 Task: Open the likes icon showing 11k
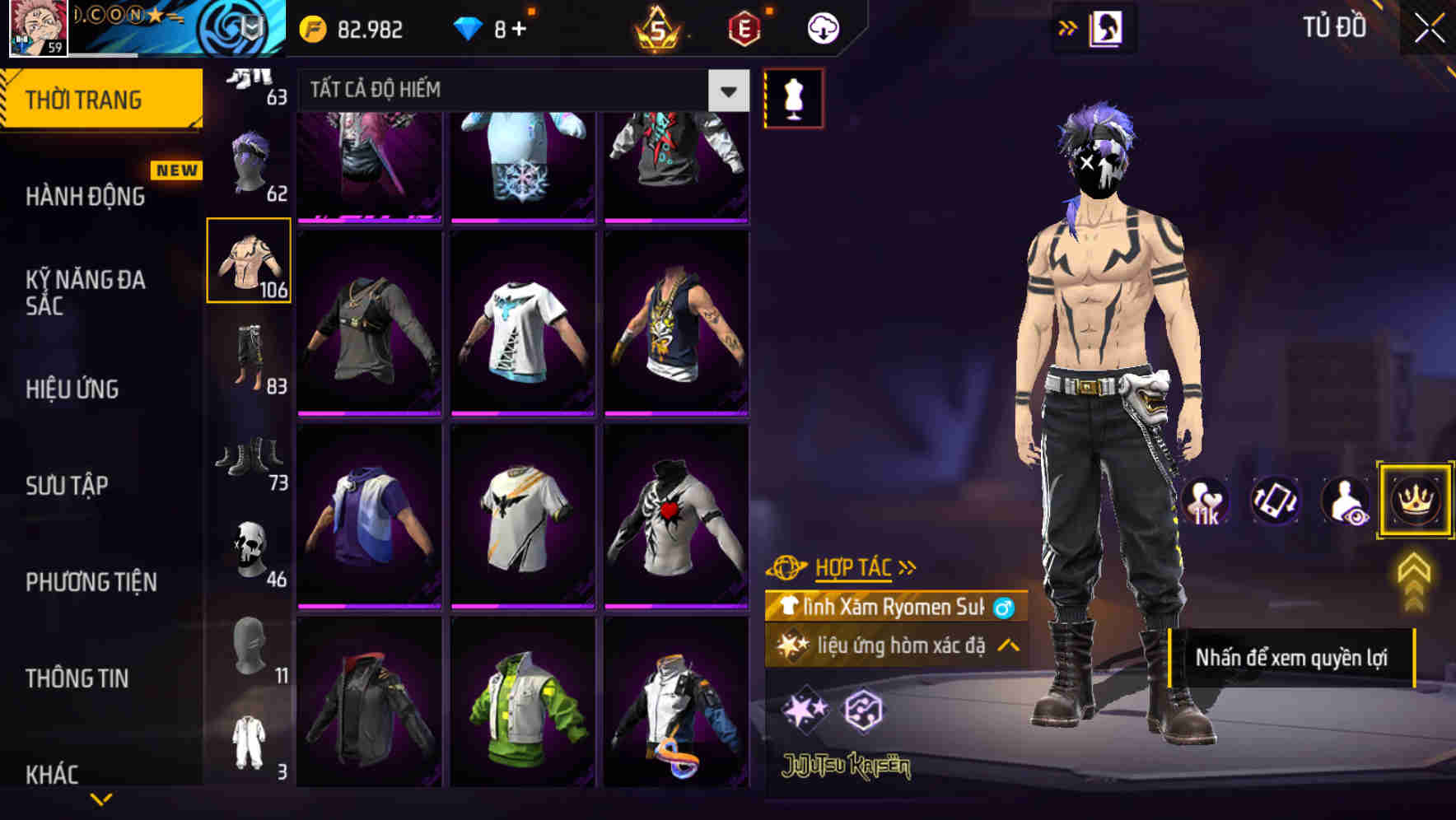click(x=1205, y=501)
